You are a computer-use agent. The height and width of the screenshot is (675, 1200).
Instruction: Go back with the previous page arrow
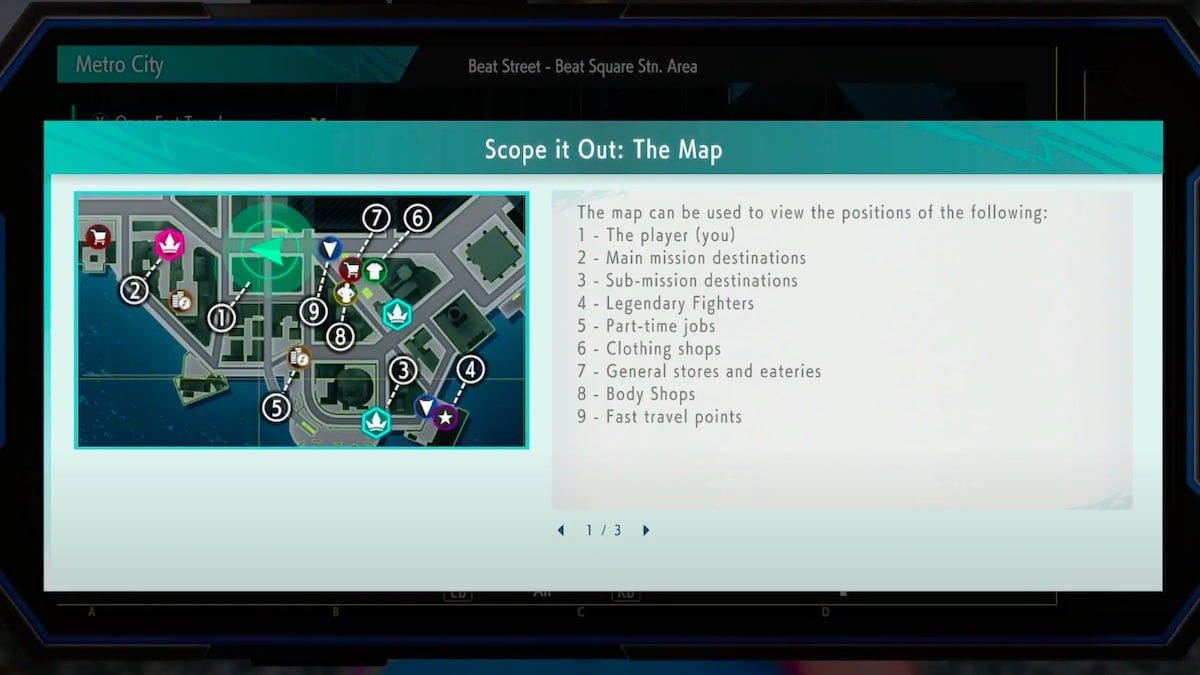(560, 531)
